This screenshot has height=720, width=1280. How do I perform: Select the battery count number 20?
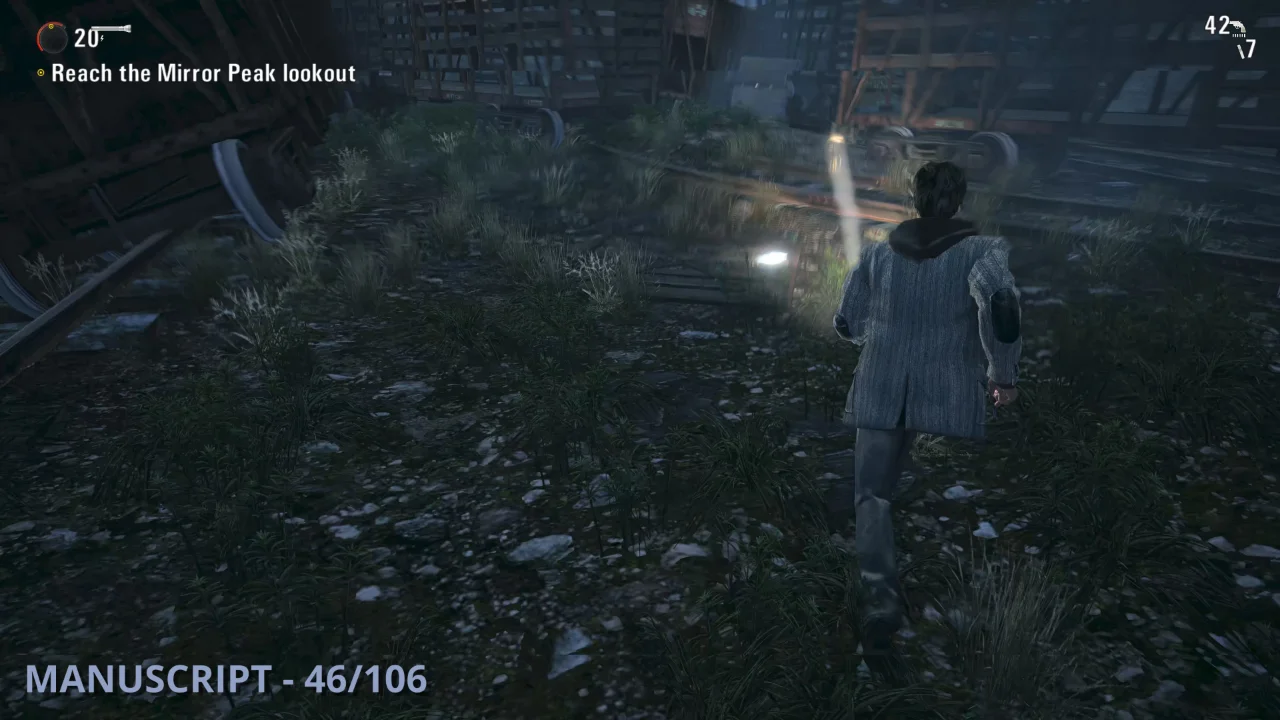pos(86,38)
